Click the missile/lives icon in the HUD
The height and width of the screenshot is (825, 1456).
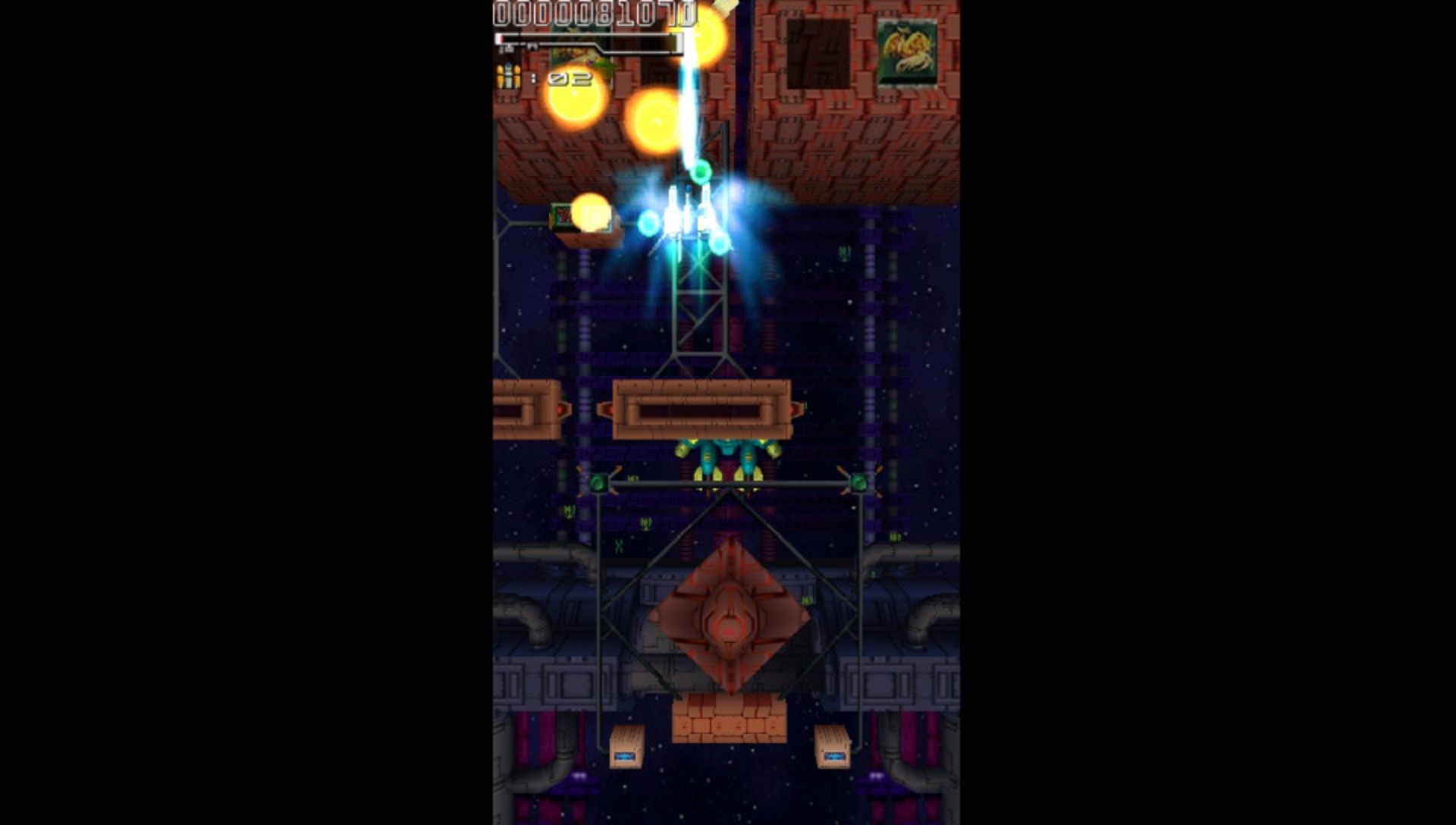pos(500,76)
